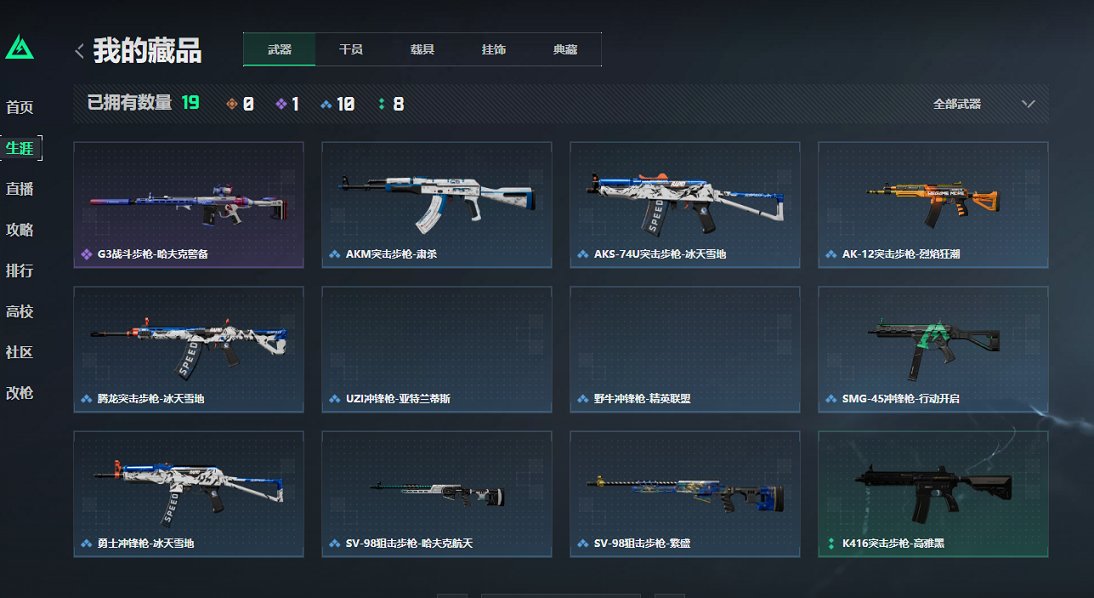Open 改枪 from the side menu
The height and width of the screenshot is (598, 1094).
click(20, 393)
